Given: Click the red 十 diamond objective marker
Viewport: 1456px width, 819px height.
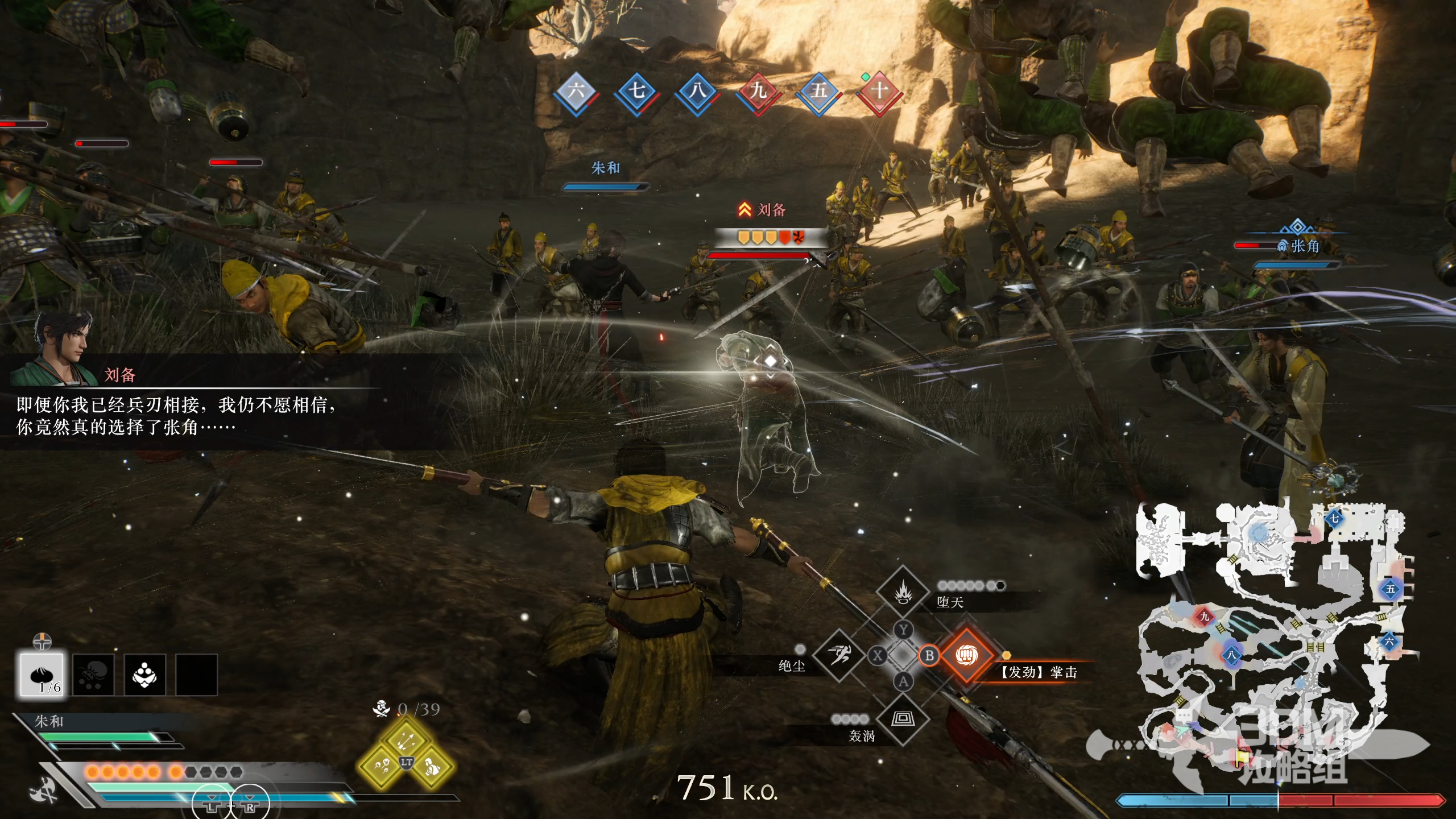Looking at the screenshot, I should [x=879, y=92].
